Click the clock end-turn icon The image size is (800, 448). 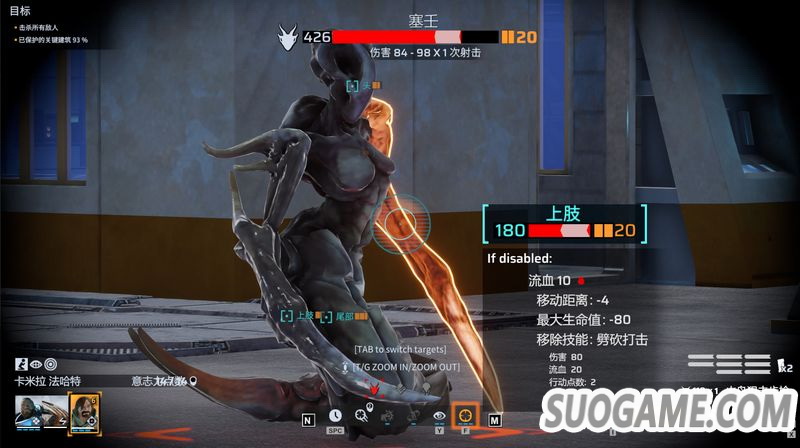click(335, 415)
